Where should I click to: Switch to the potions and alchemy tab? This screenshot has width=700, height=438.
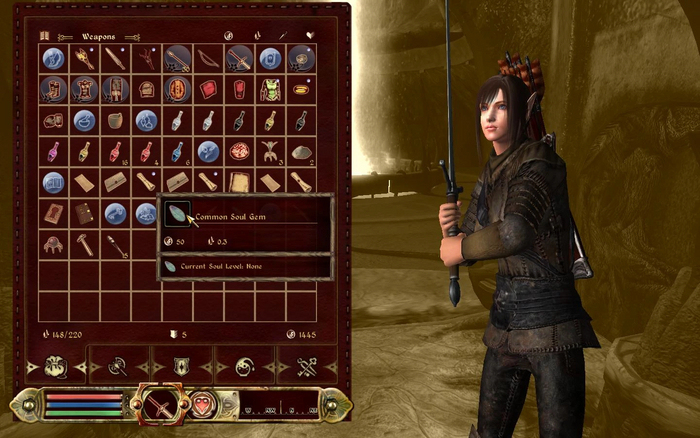[241, 367]
